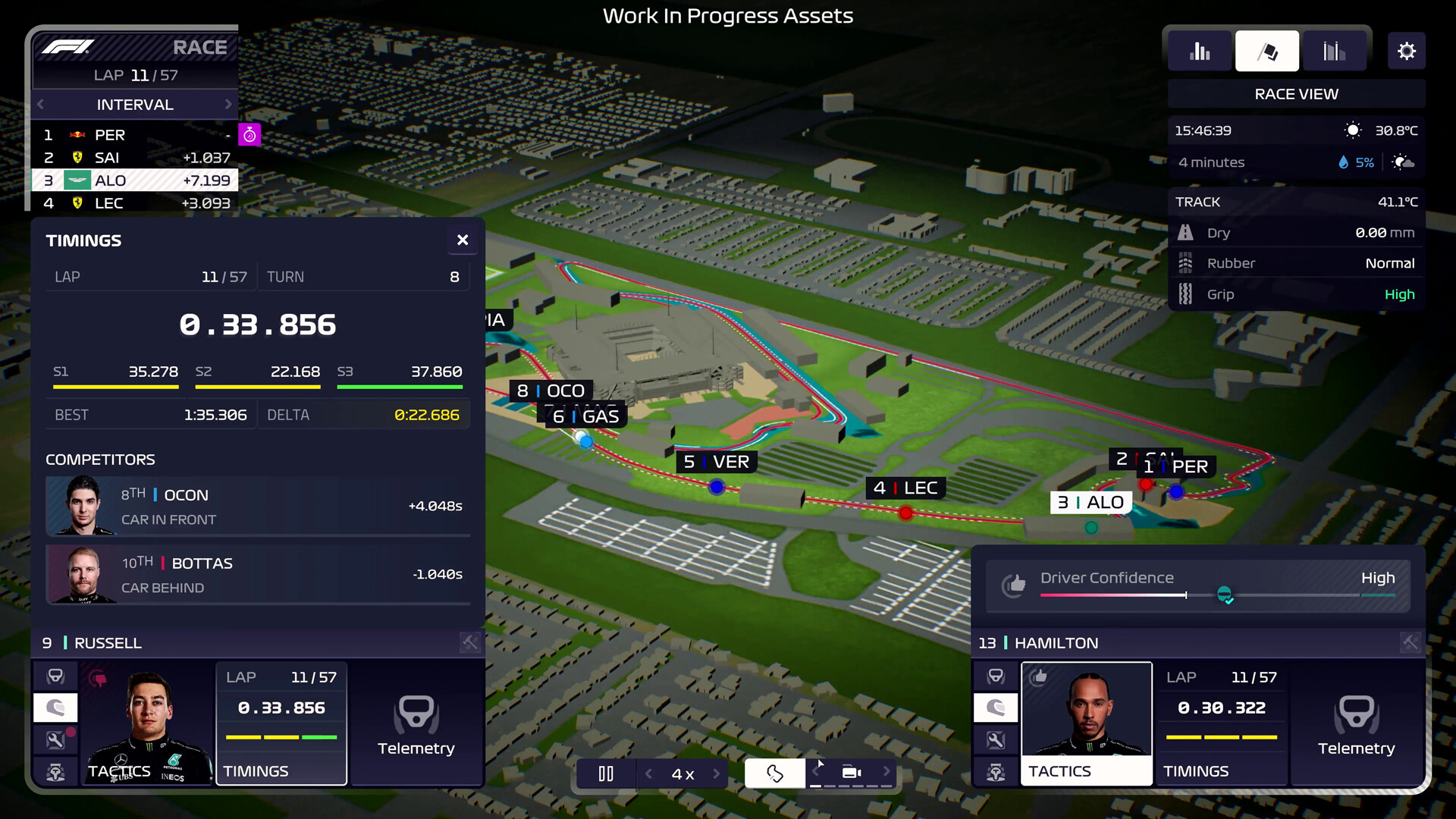The image size is (1456, 819).
Task: Collapse the Russell panel with the small arrow
Action: 469,642
